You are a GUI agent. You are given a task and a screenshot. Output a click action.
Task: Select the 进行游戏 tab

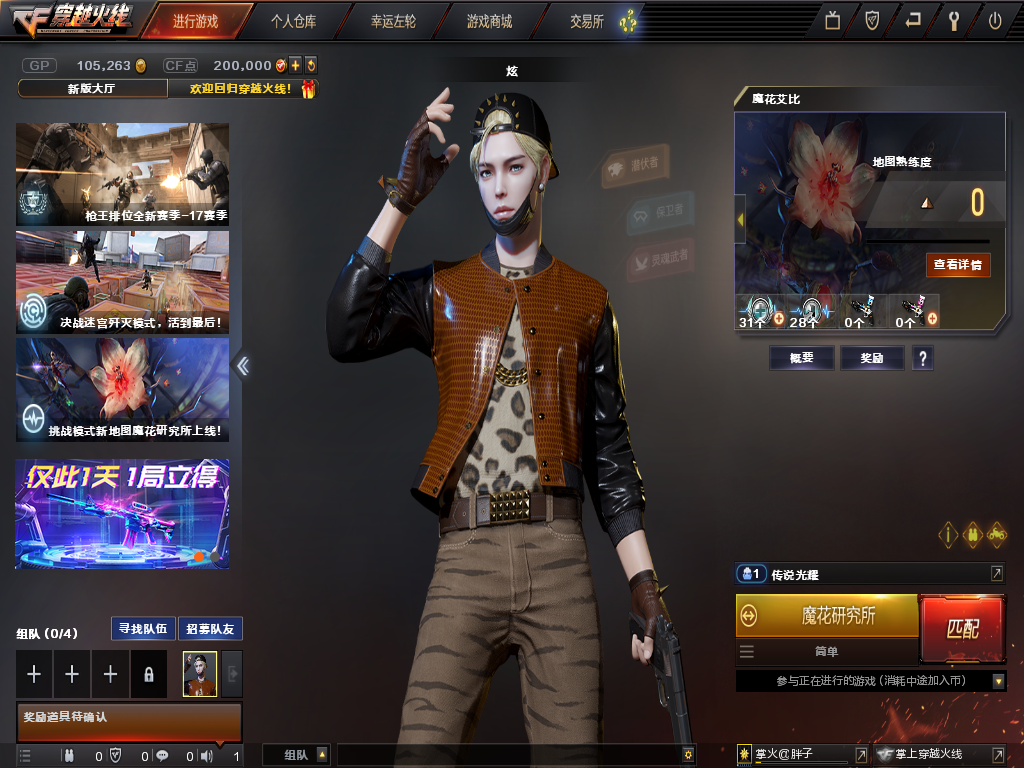(194, 20)
